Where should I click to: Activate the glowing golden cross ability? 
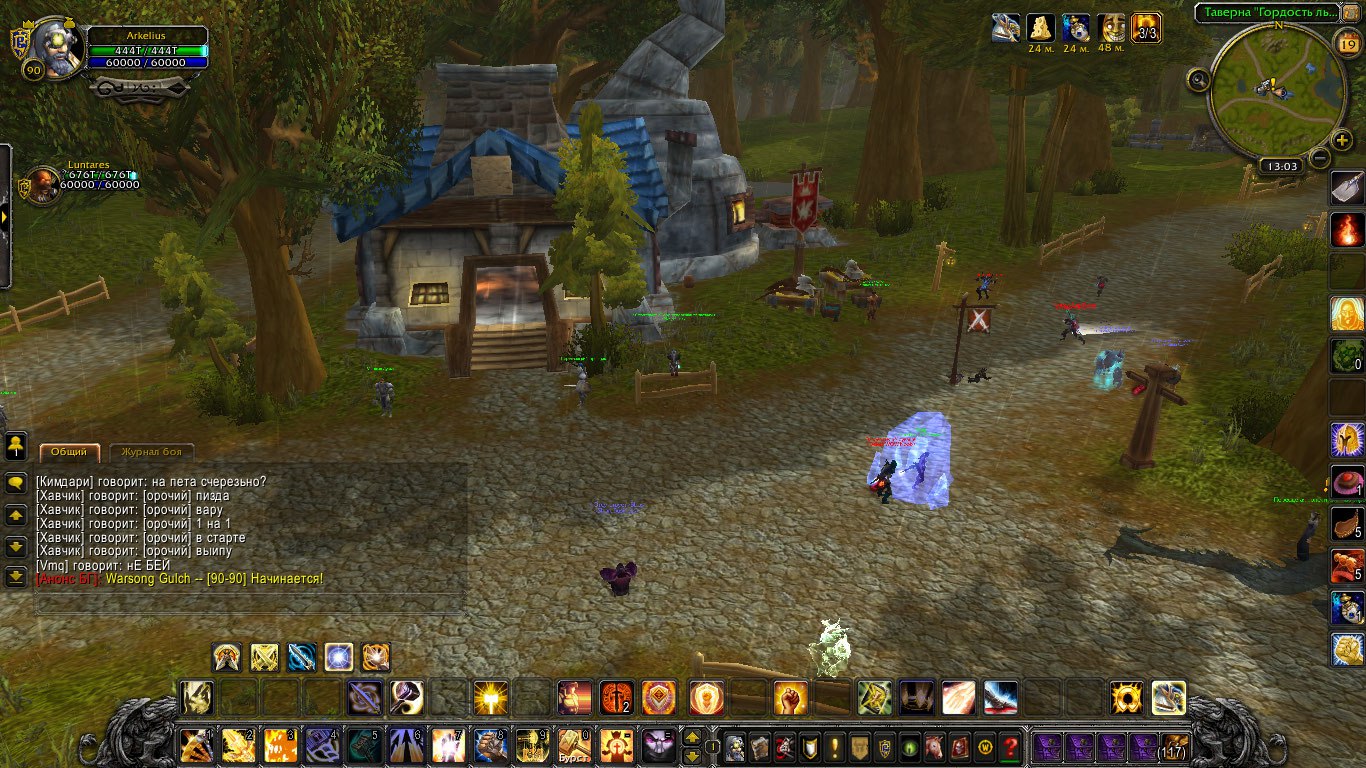pos(490,697)
